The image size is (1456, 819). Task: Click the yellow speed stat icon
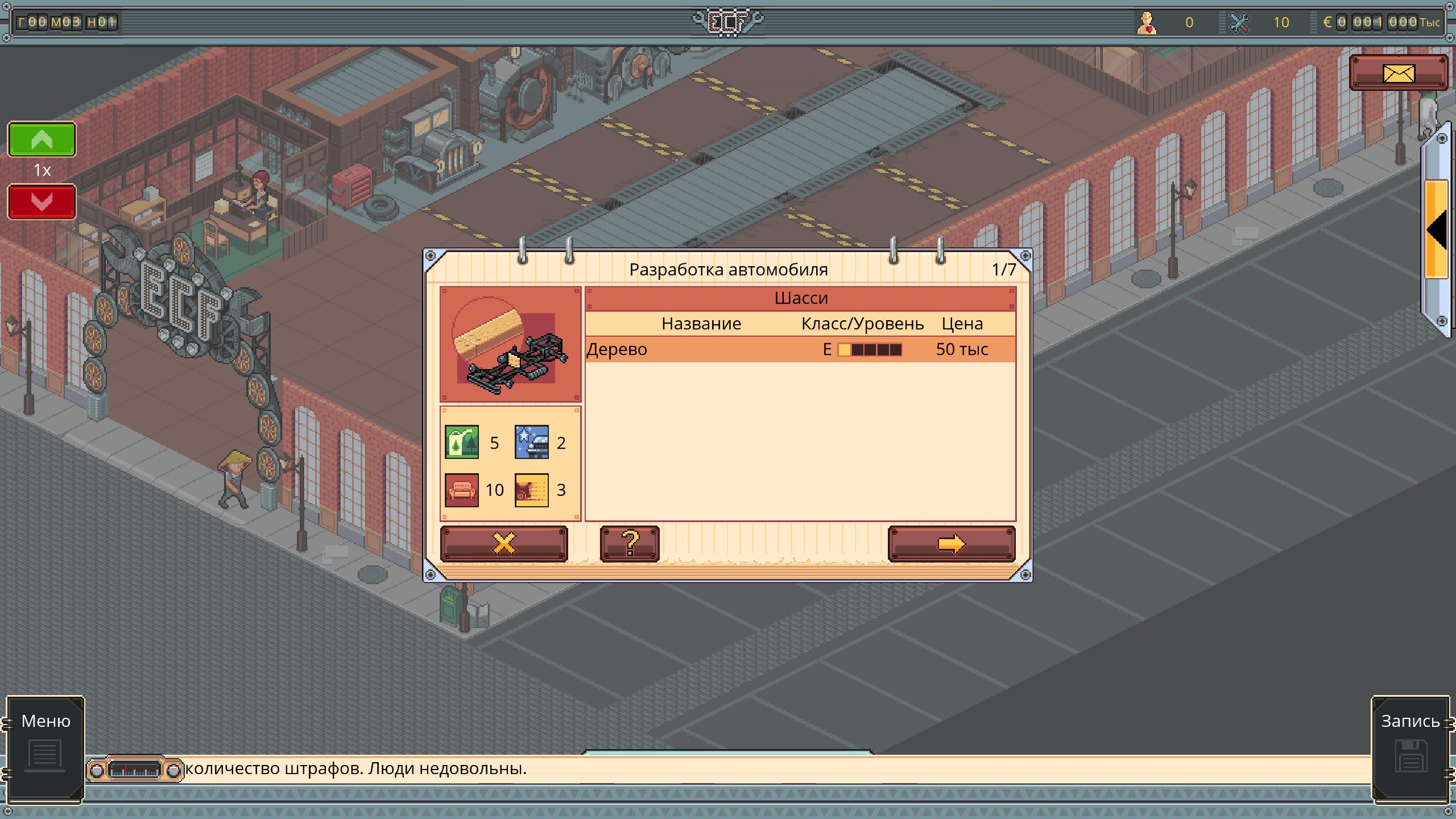(531, 490)
